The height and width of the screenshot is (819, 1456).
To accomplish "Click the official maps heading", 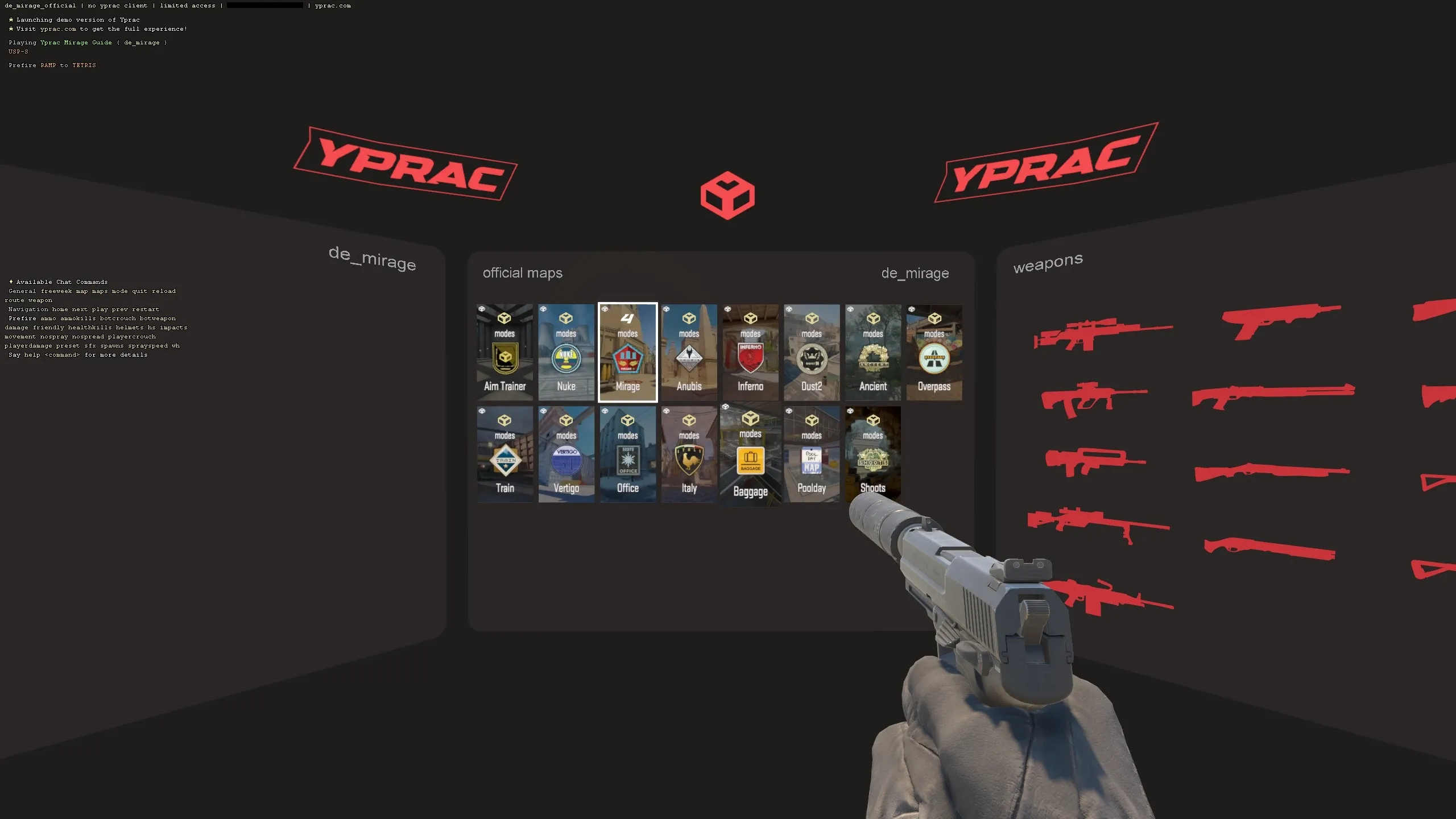I will [522, 273].
